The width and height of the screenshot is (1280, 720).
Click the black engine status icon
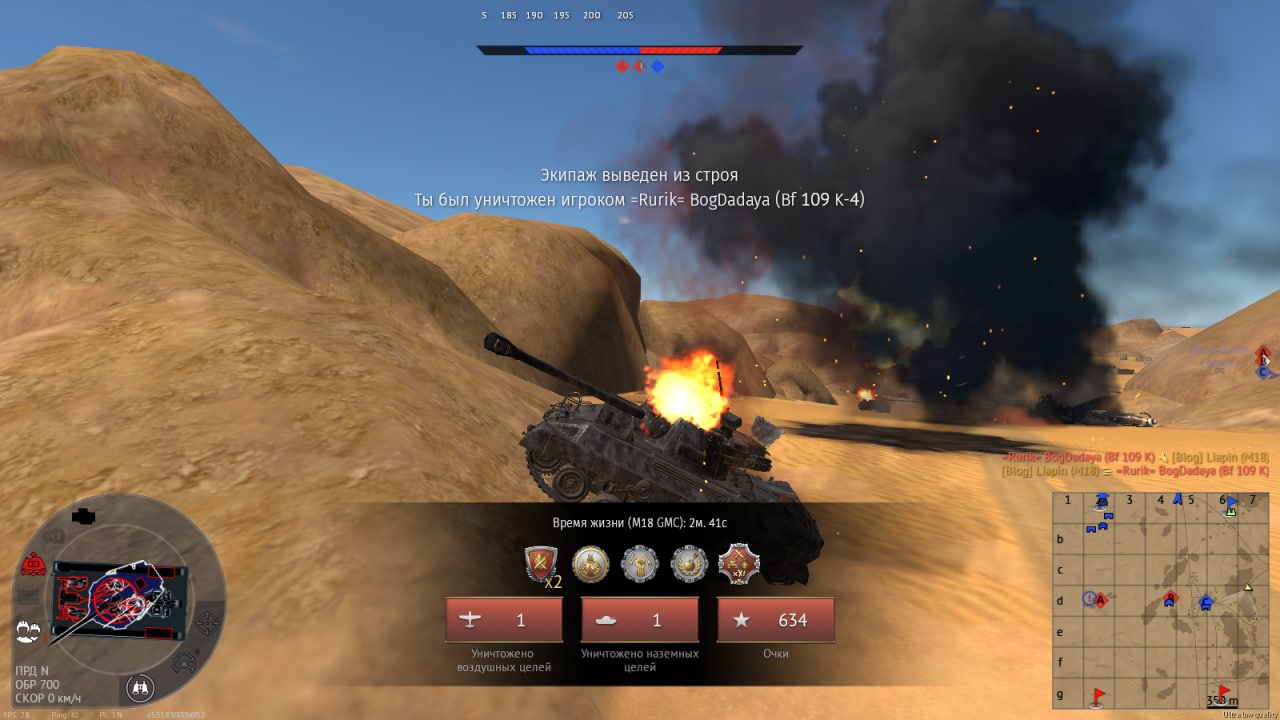(83, 516)
